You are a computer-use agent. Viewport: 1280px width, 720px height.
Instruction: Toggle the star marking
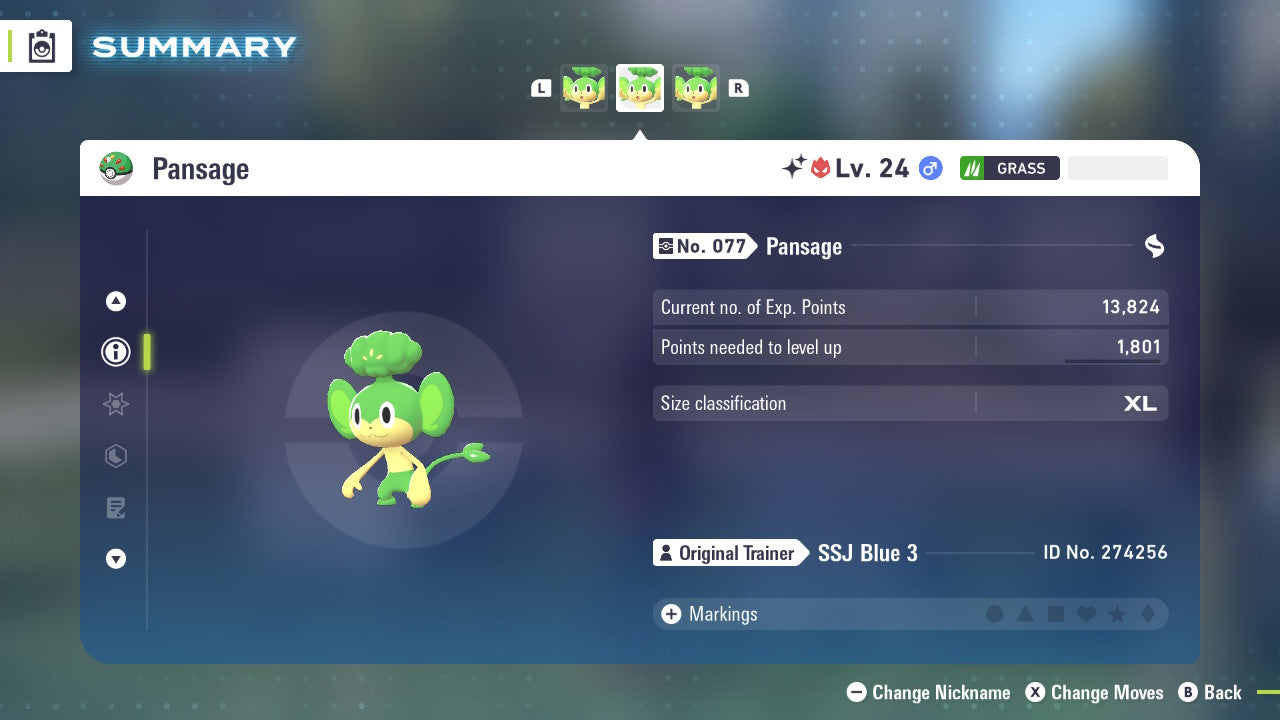click(x=1115, y=614)
